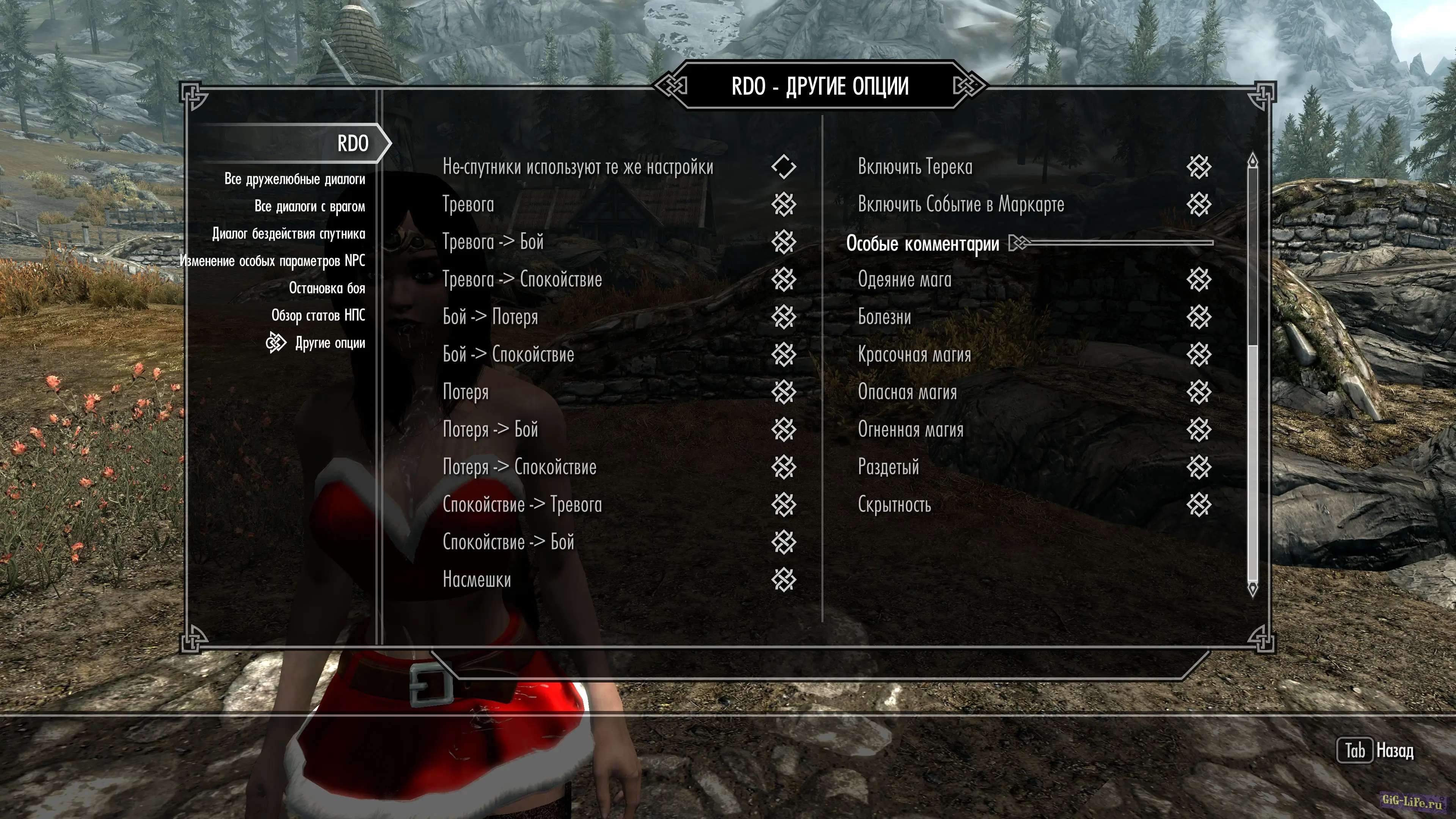
Task: Toggle the 'Насмешки' option
Action: click(783, 580)
